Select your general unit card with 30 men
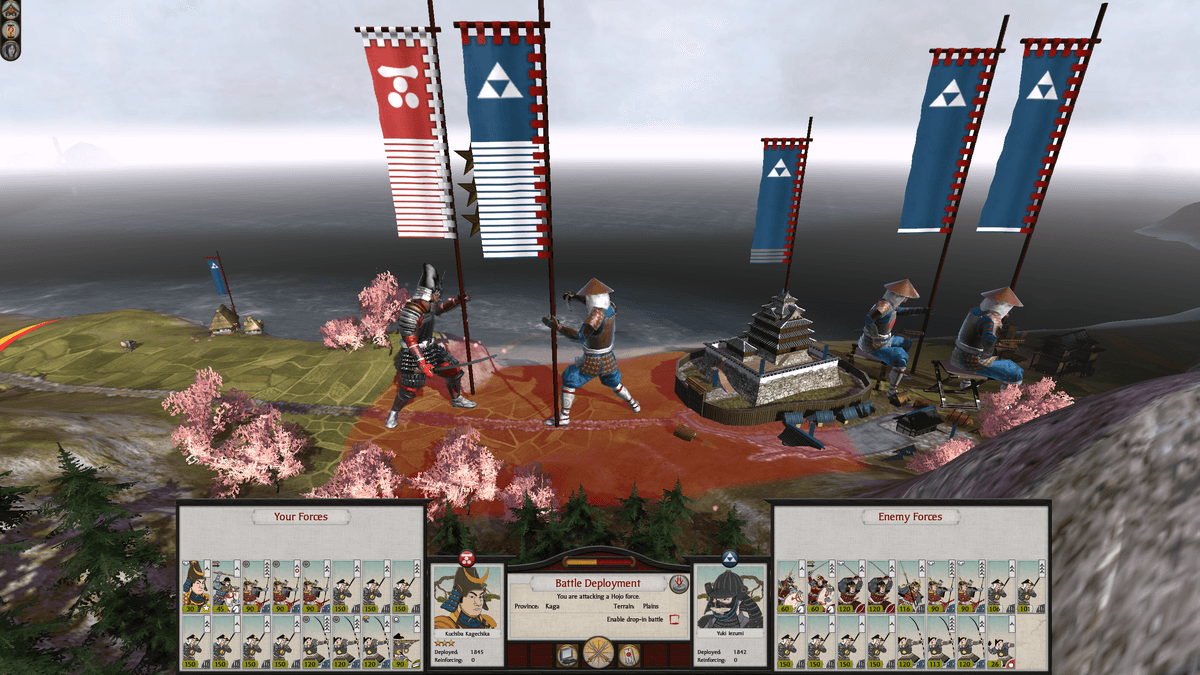This screenshot has height=675, width=1200. coord(194,586)
